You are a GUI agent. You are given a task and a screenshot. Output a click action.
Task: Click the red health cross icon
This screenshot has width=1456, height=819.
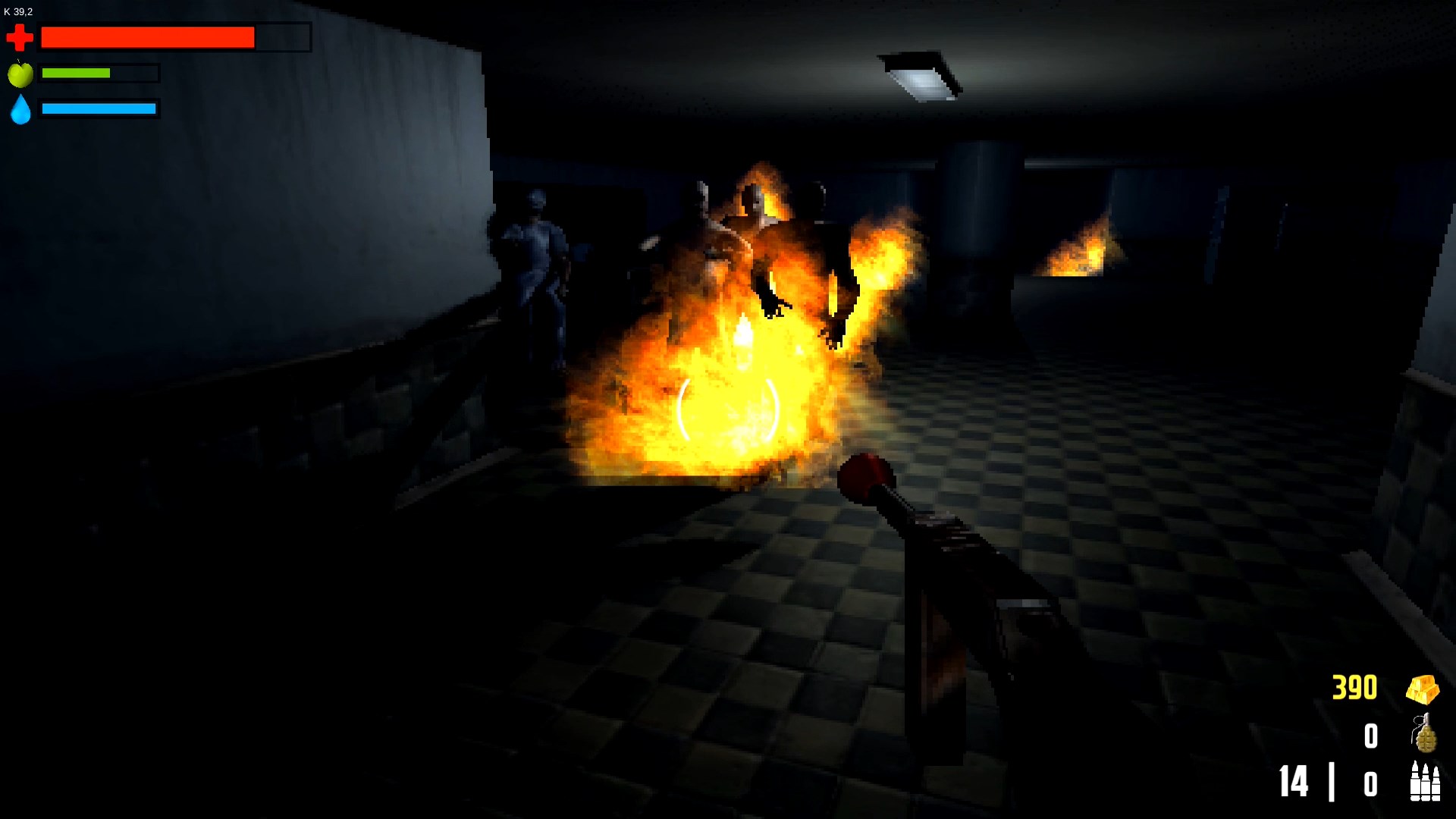pyautogui.click(x=20, y=36)
